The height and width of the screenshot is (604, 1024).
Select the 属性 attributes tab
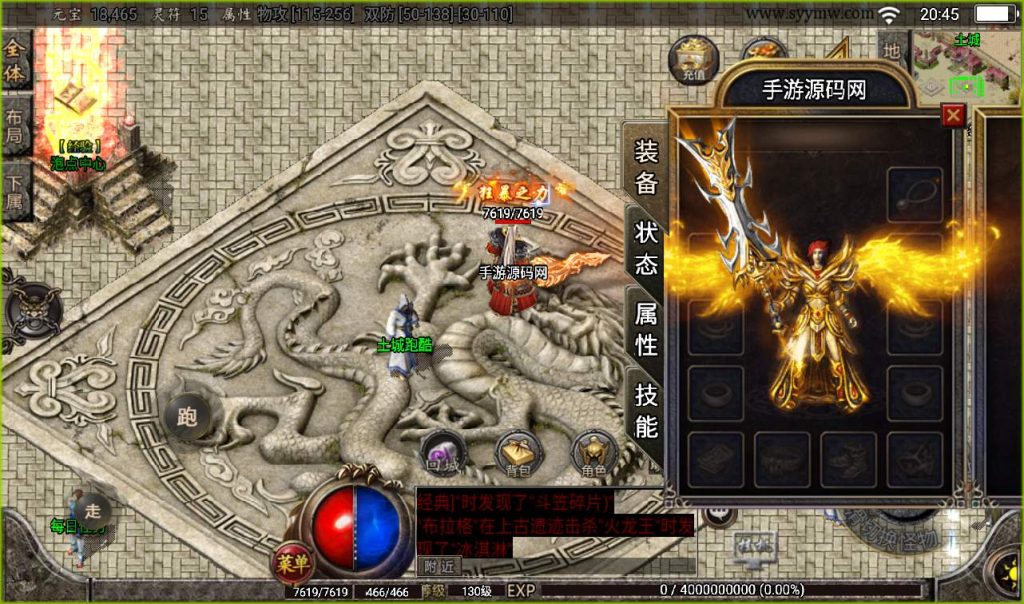(x=647, y=329)
